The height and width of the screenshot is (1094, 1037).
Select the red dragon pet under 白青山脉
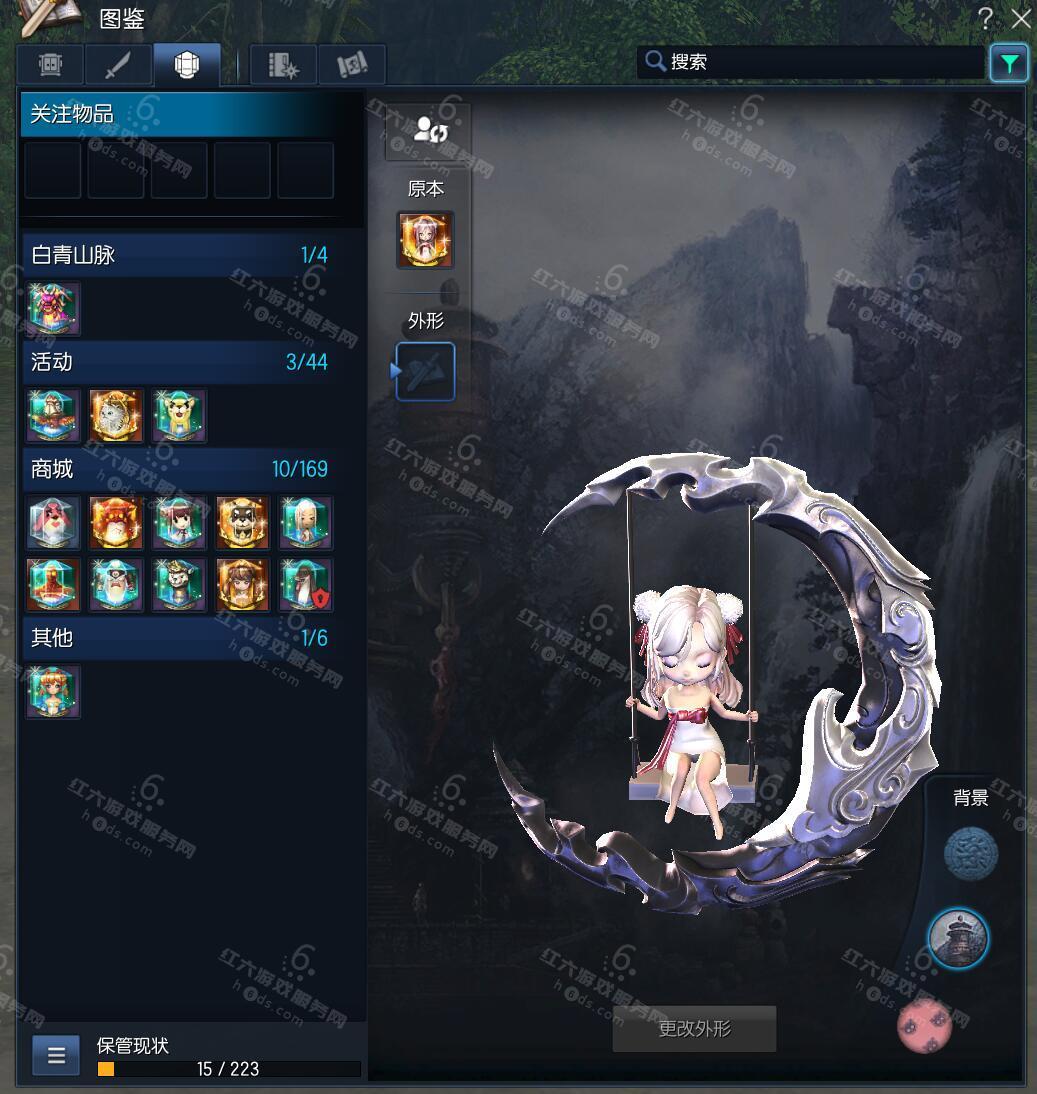point(53,308)
